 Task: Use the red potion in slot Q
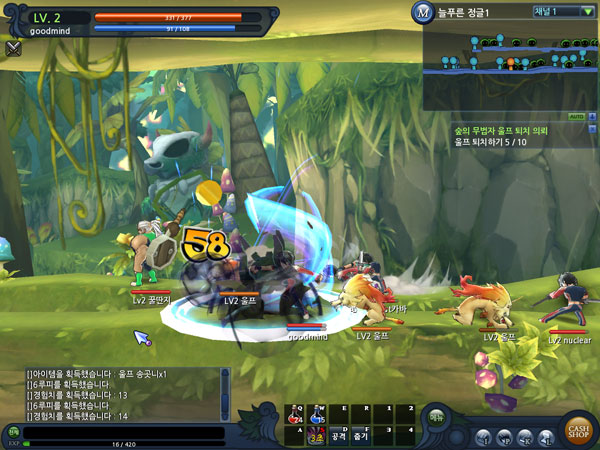(296, 413)
